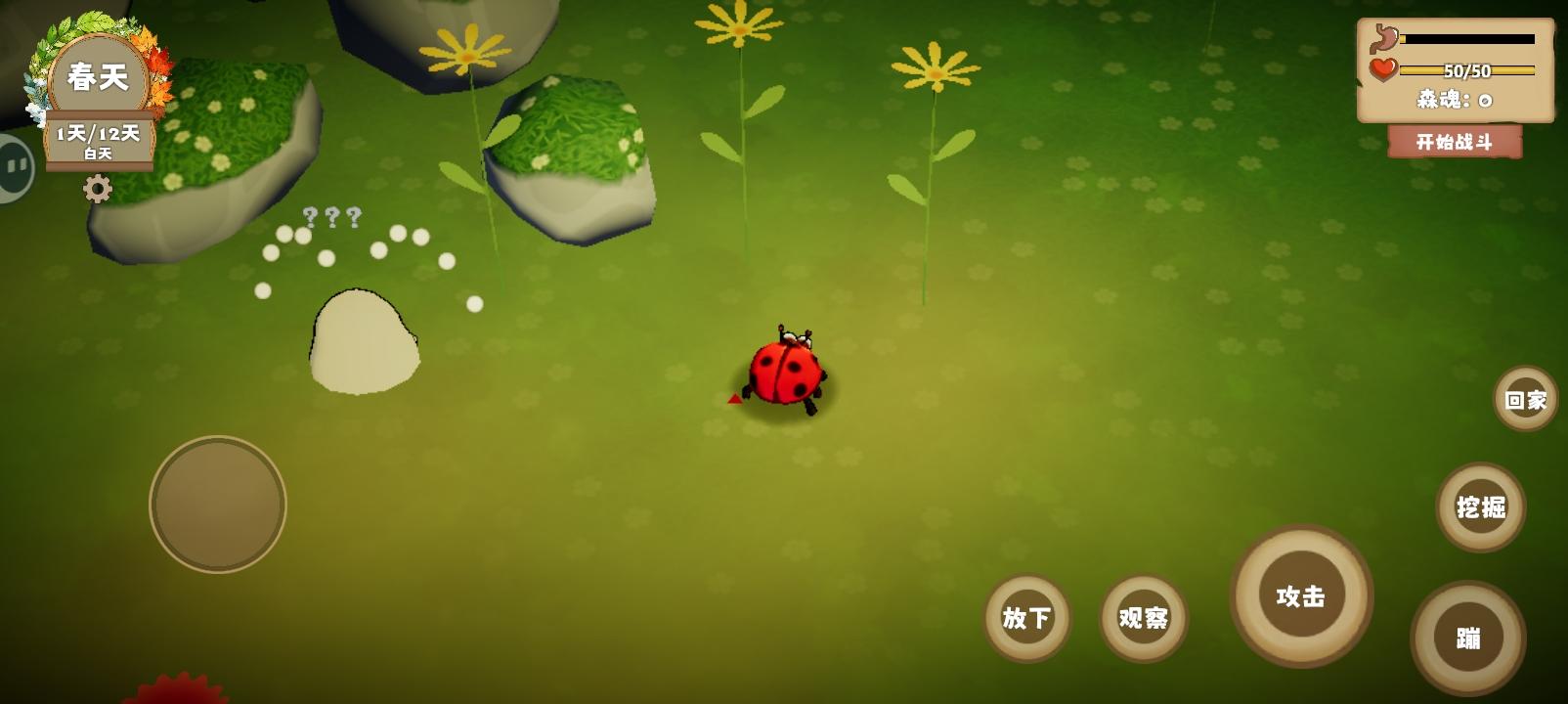Tap the large 攻击 attack button
1568x704 pixels.
(1300, 596)
